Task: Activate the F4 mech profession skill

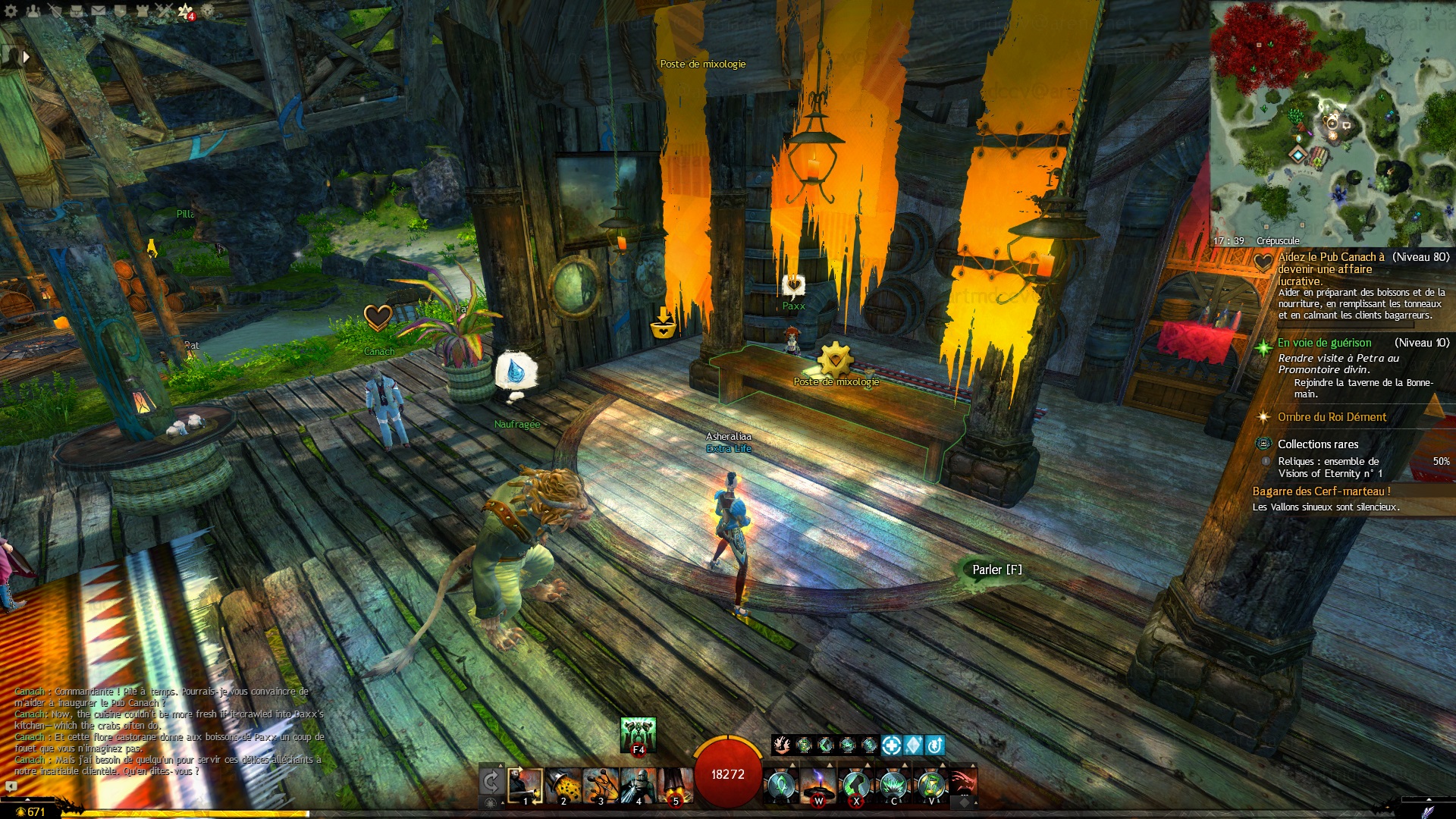Action: pyautogui.click(x=638, y=734)
